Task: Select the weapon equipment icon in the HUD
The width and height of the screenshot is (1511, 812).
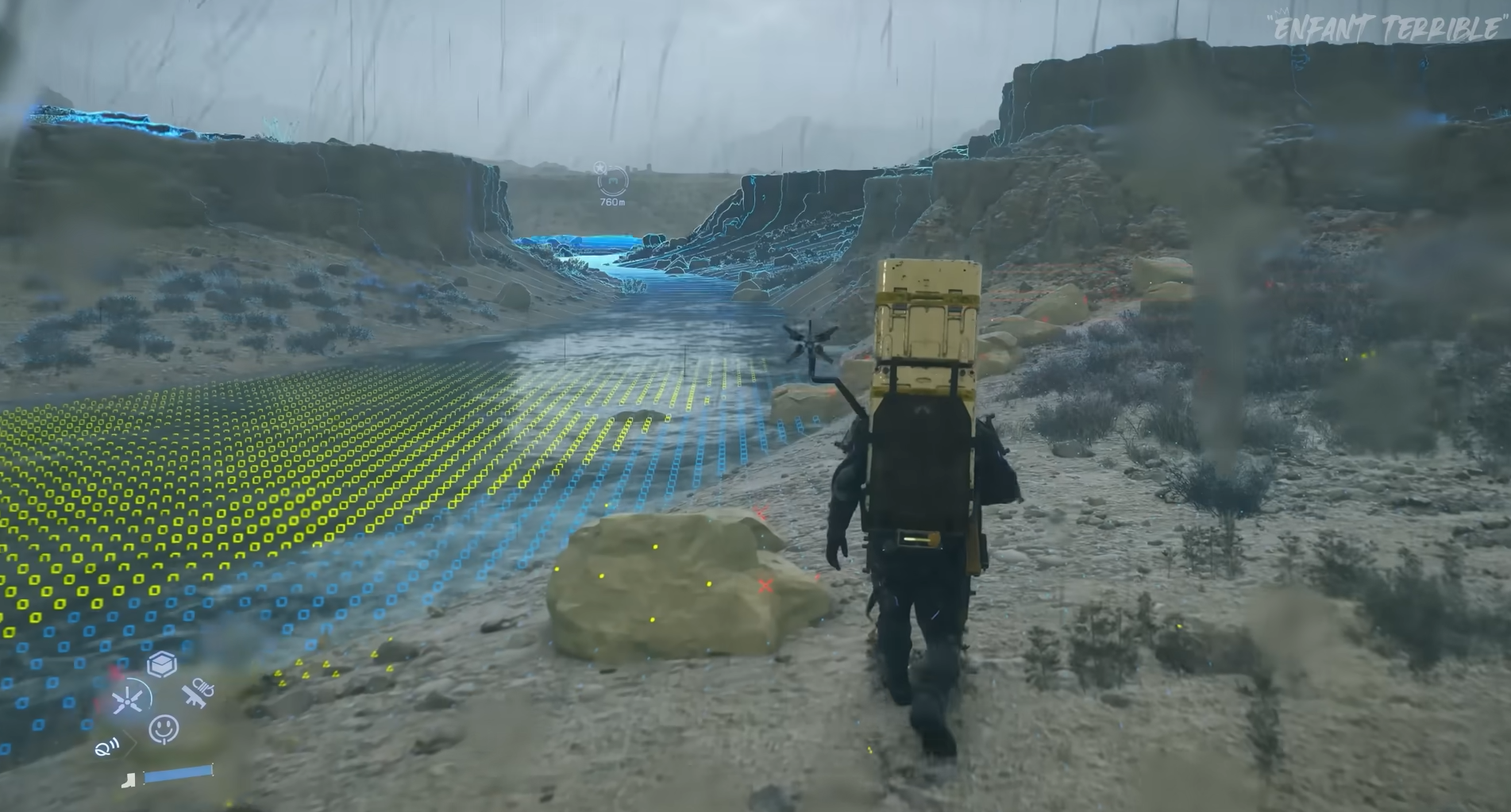Action: coord(199,695)
